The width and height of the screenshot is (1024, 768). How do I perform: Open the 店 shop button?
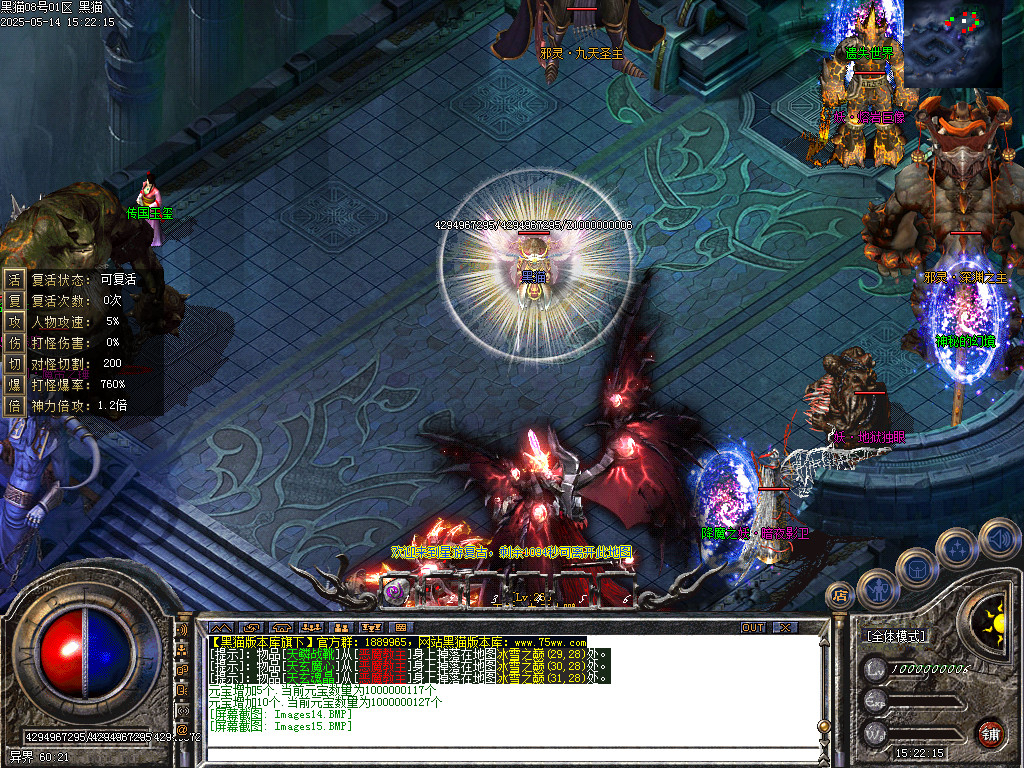[840, 597]
